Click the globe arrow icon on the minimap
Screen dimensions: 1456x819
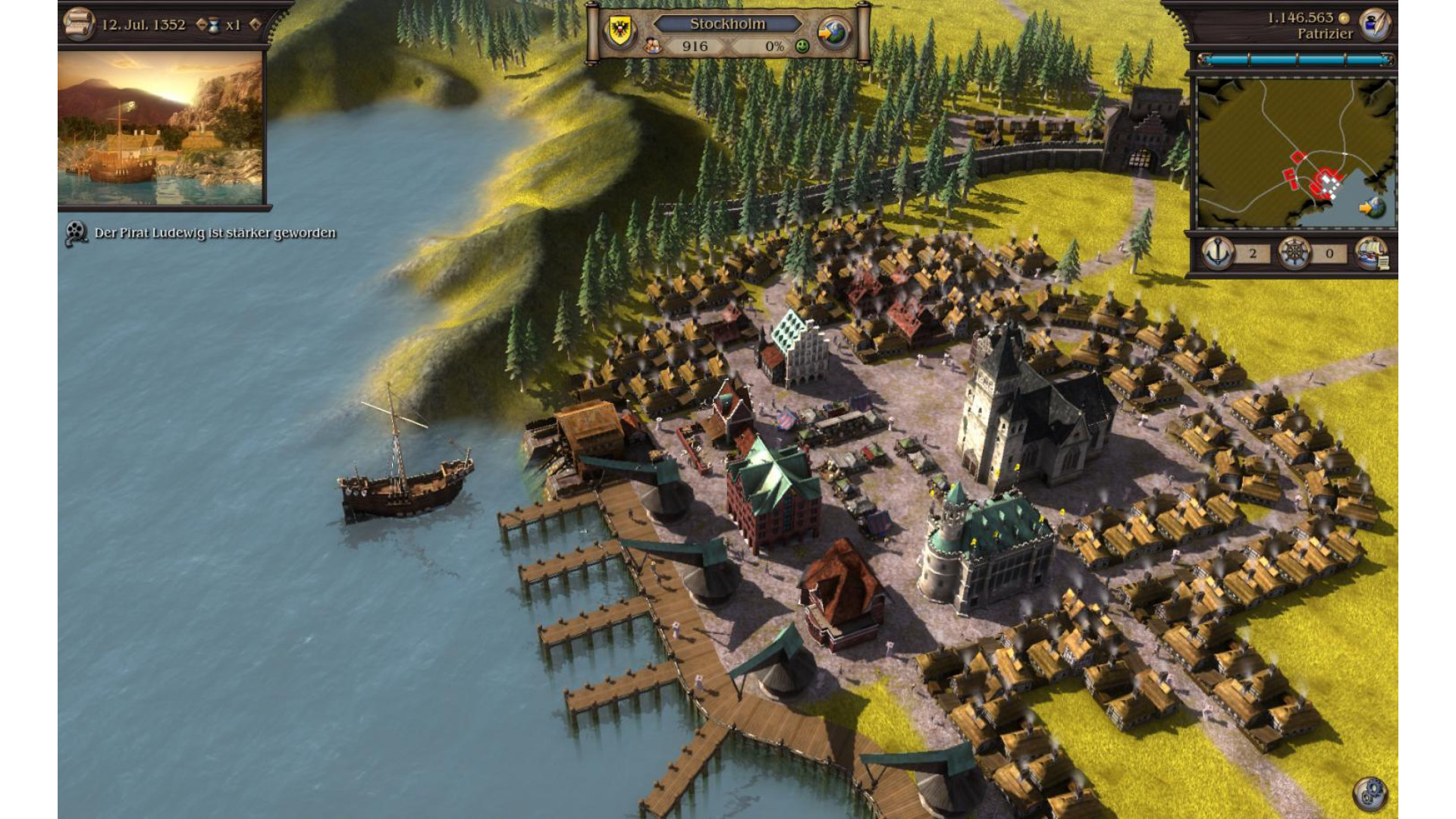click(x=1371, y=207)
